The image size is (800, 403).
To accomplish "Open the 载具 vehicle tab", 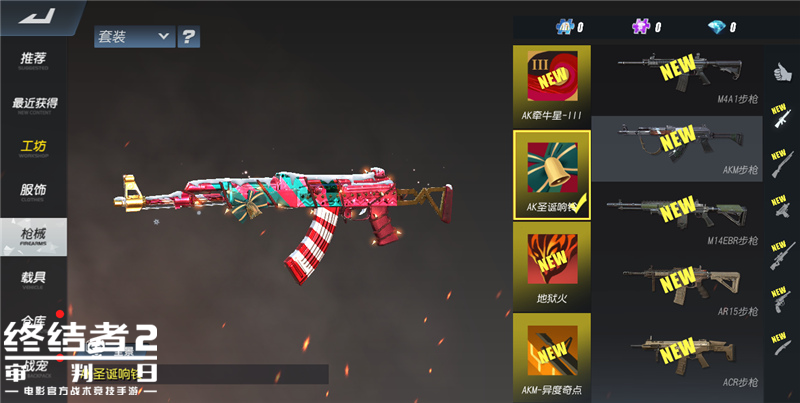I will point(34,278).
